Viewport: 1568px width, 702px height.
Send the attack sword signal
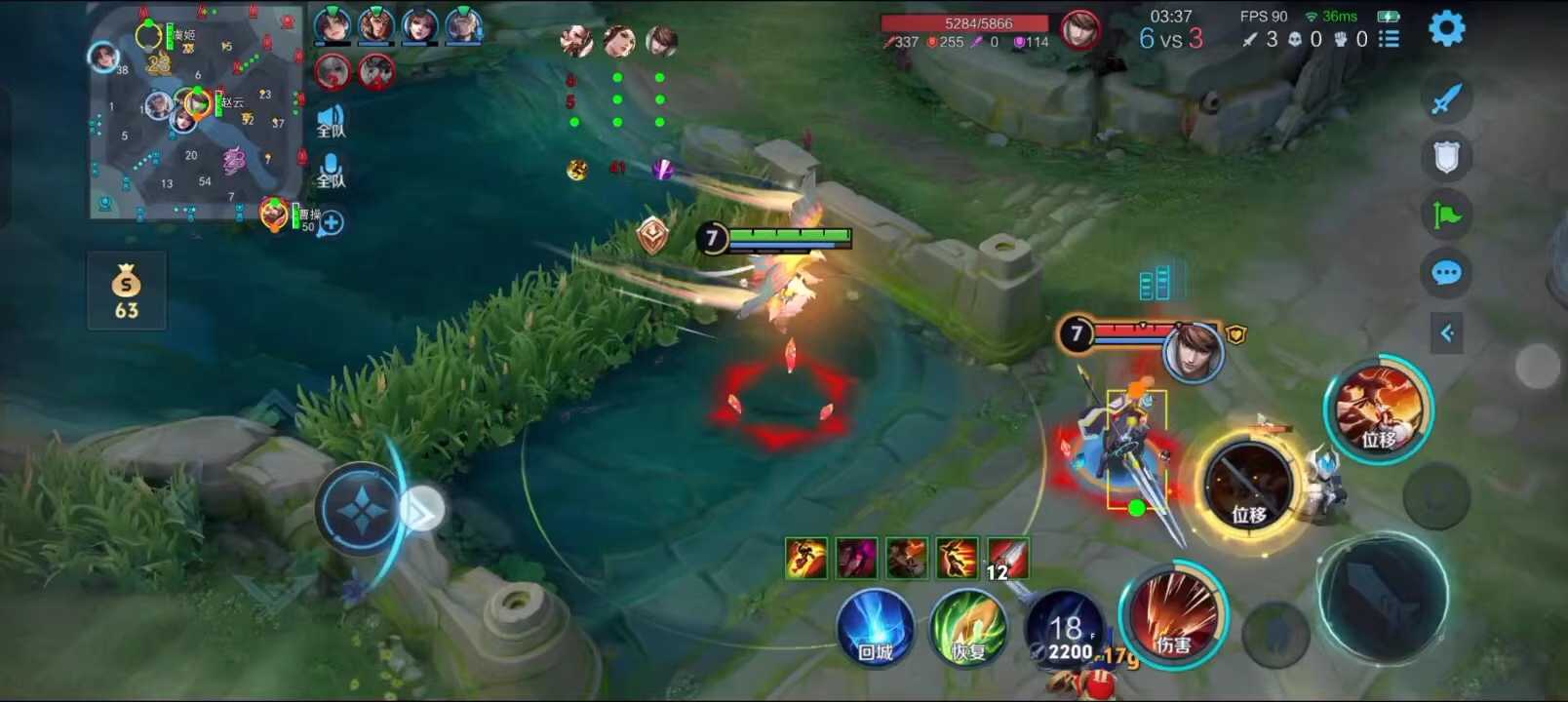point(1446,98)
